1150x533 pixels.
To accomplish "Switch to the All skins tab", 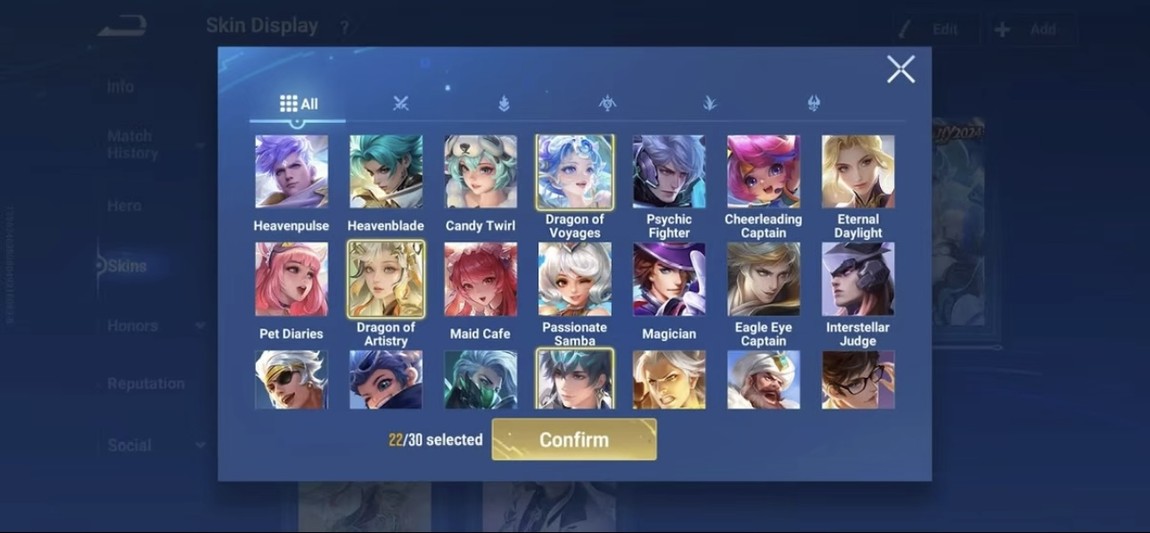I will (x=298, y=104).
